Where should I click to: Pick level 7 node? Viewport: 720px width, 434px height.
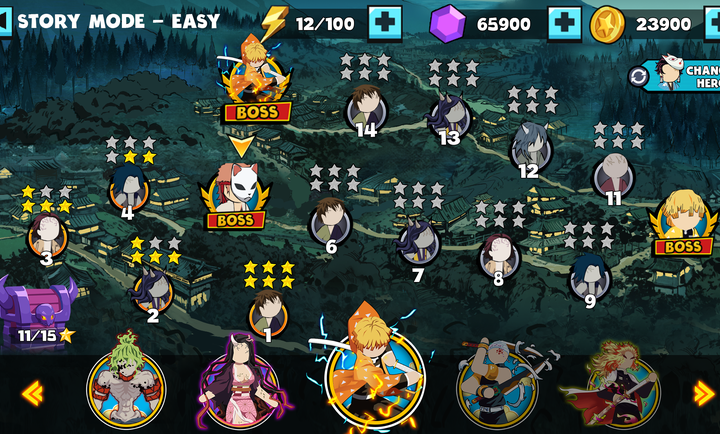coord(417,244)
